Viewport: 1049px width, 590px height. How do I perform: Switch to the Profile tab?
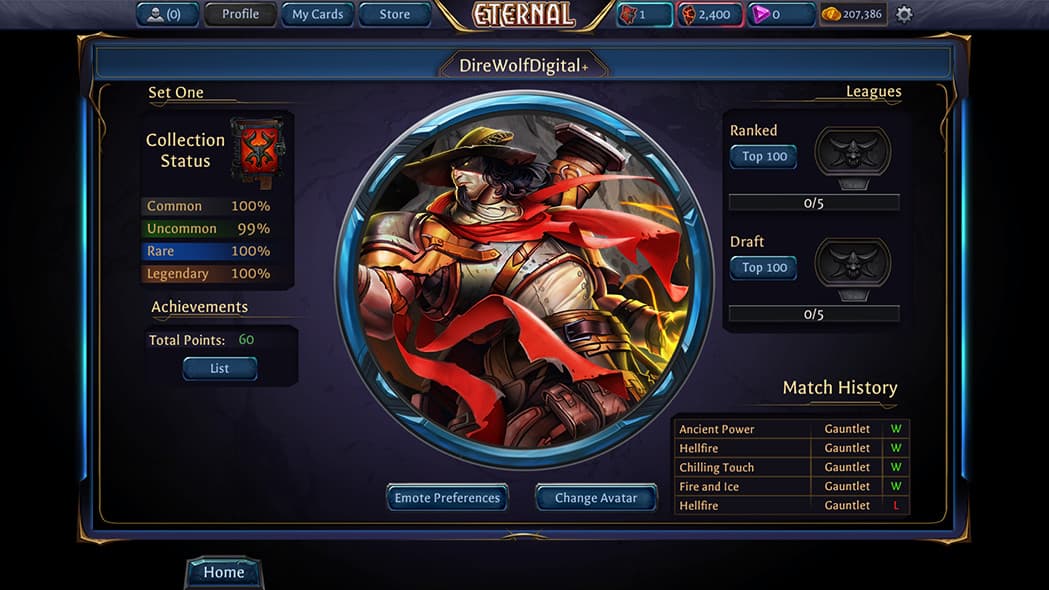coord(240,14)
